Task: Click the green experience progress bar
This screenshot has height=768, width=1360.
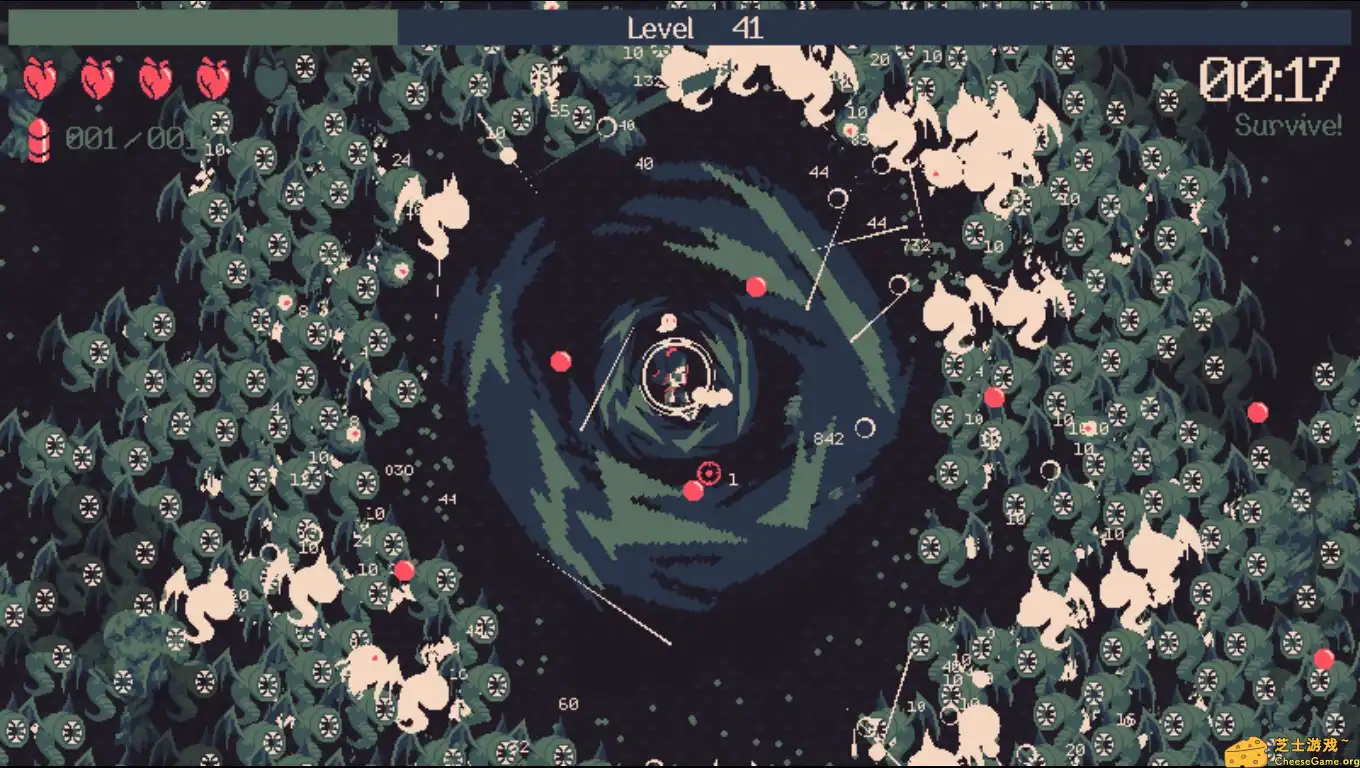Action: click(x=200, y=28)
